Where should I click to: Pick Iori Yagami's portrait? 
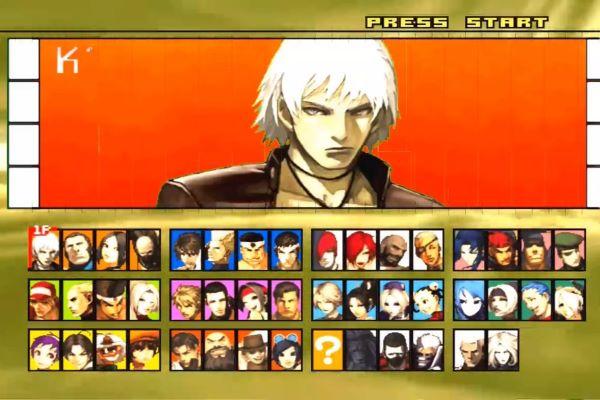(x=329, y=249)
